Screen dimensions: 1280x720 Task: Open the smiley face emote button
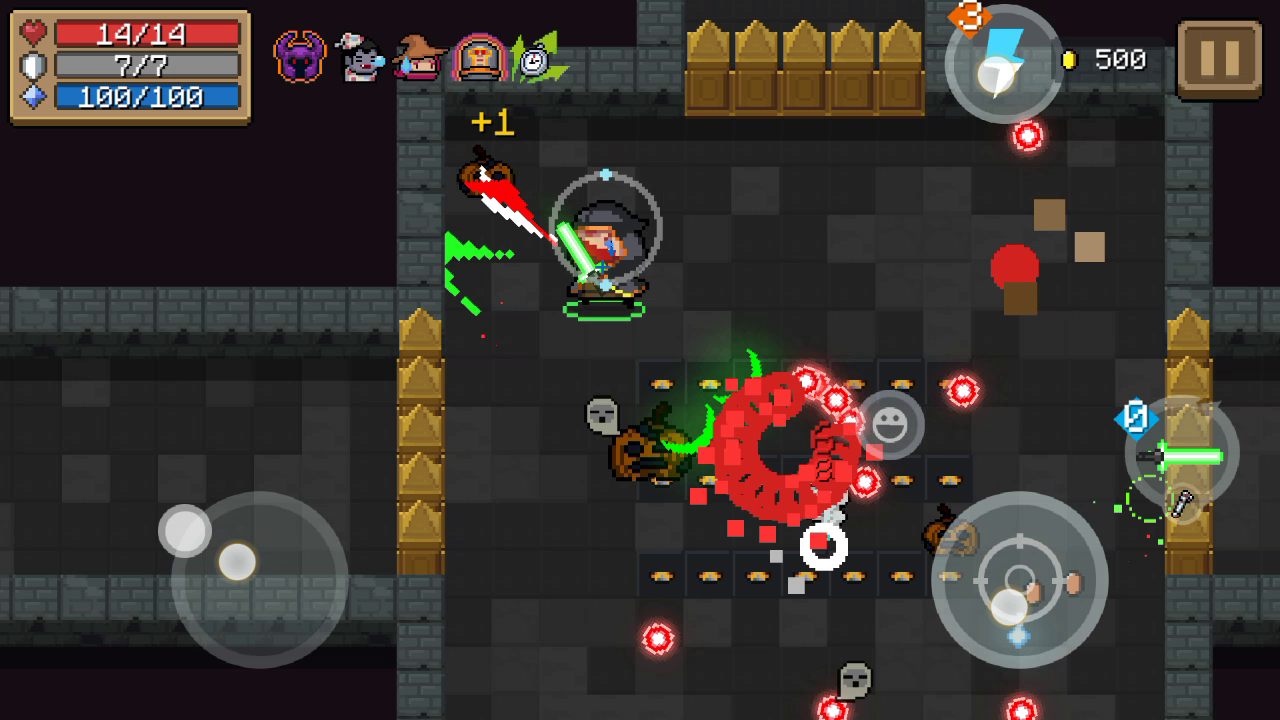pos(889,425)
